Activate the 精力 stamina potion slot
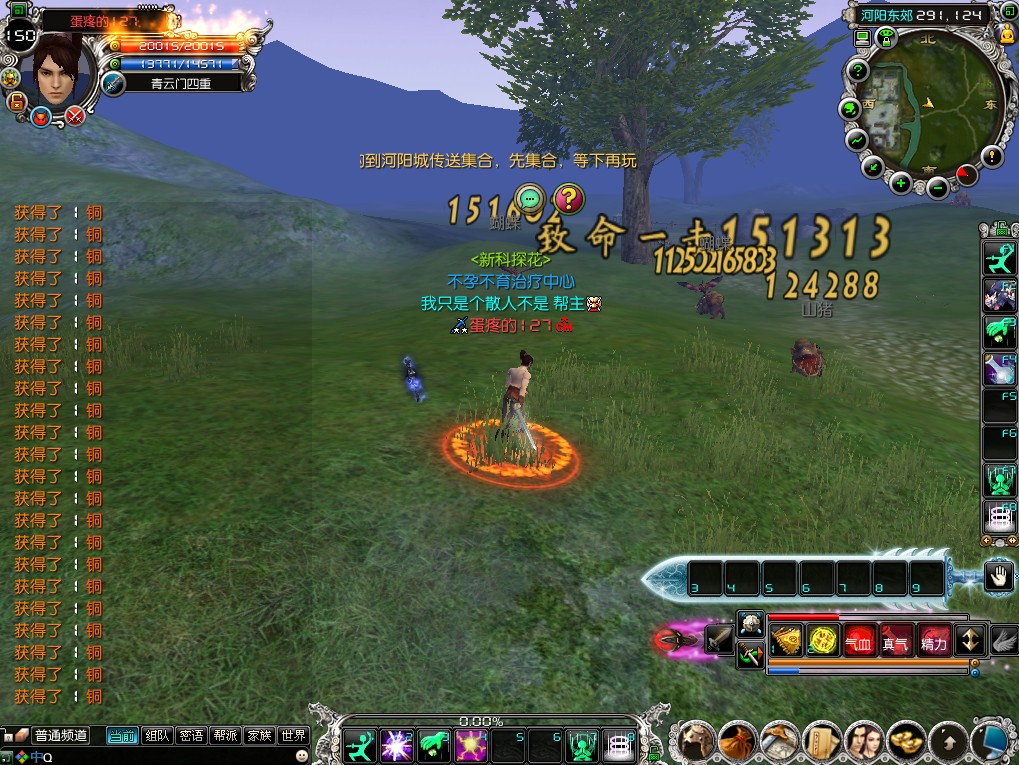 933,641
